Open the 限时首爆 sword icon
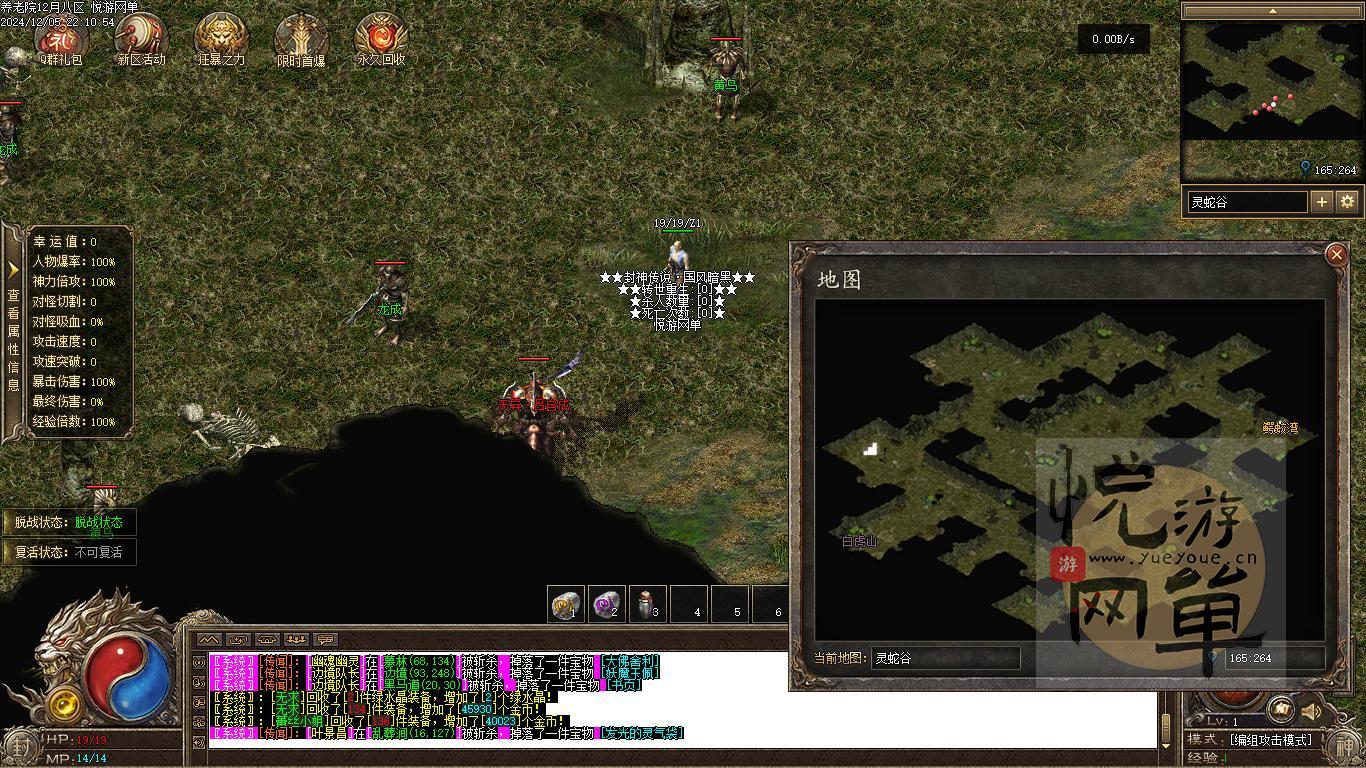Screen dimensions: 1366x768 [x=301, y=38]
